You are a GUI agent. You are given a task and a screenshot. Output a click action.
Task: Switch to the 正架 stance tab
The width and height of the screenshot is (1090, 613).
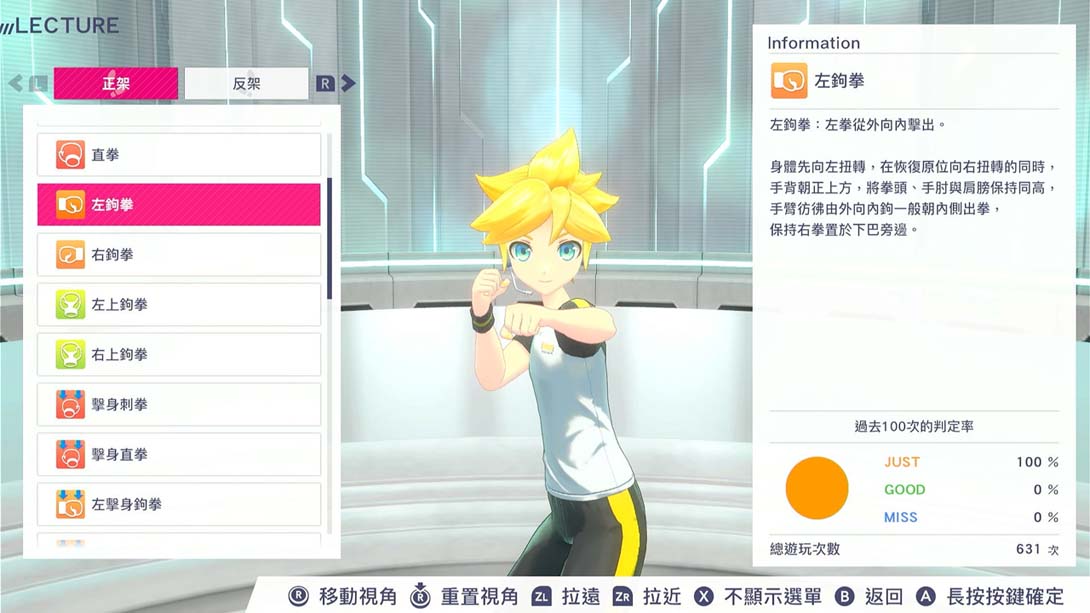pyautogui.click(x=116, y=84)
